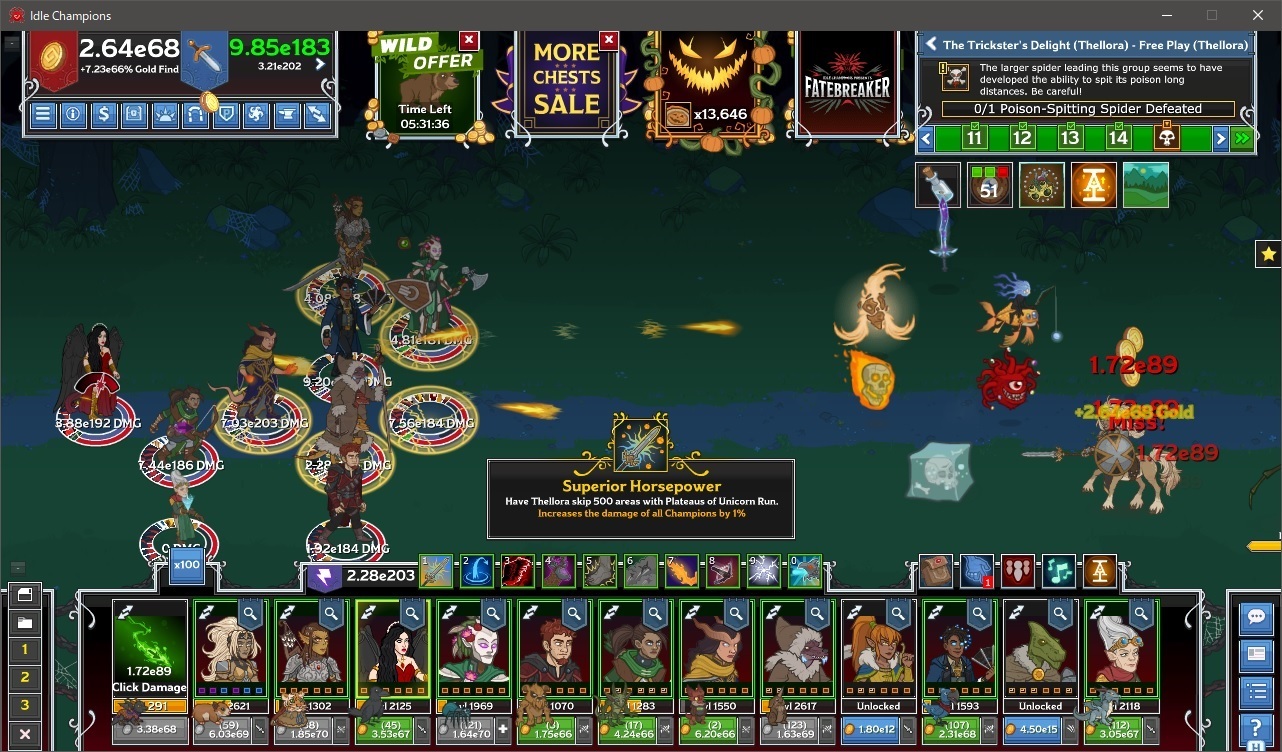Open the green hills landscape icon
This screenshot has height=752, width=1282.
(1145, 185)
